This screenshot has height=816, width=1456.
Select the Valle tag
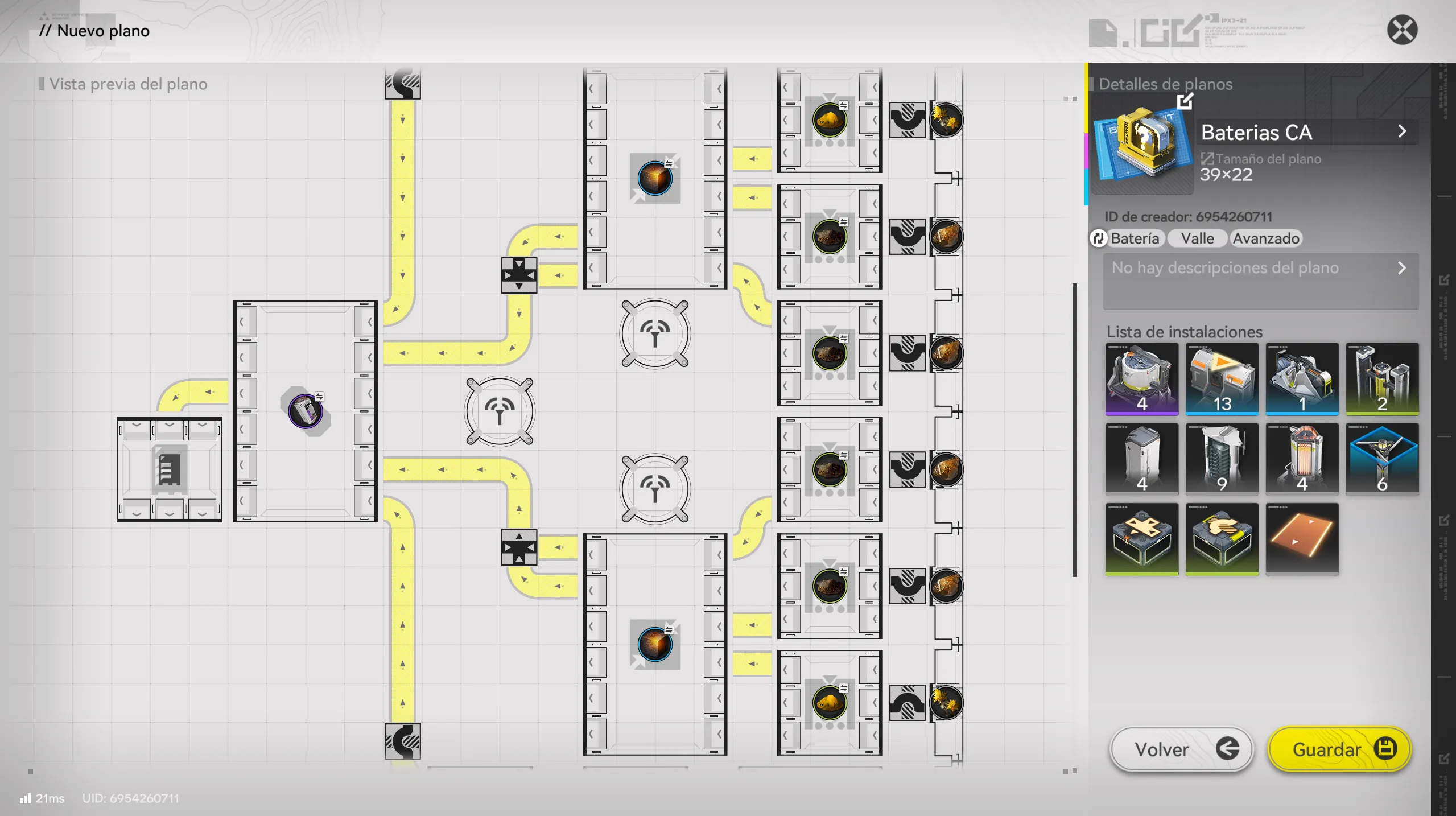pos(1197,238)
